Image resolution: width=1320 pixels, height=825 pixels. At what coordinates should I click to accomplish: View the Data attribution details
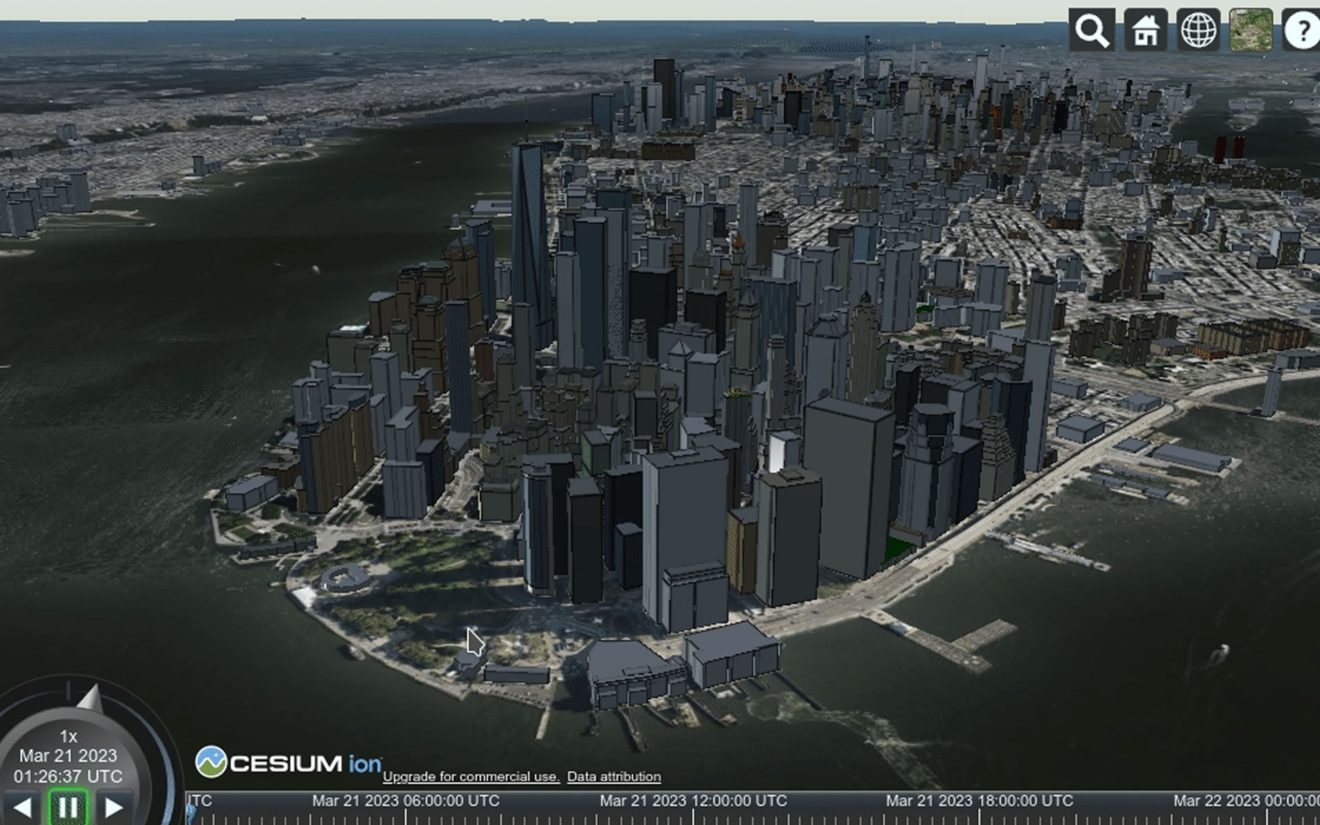(x=614, y=776)
